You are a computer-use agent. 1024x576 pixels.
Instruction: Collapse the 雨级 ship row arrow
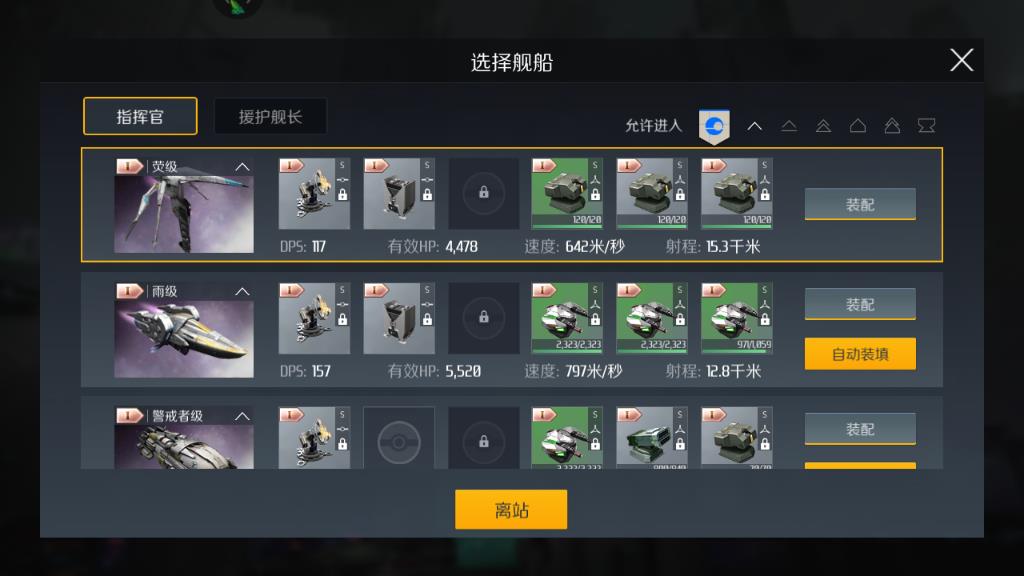(242, 292)
